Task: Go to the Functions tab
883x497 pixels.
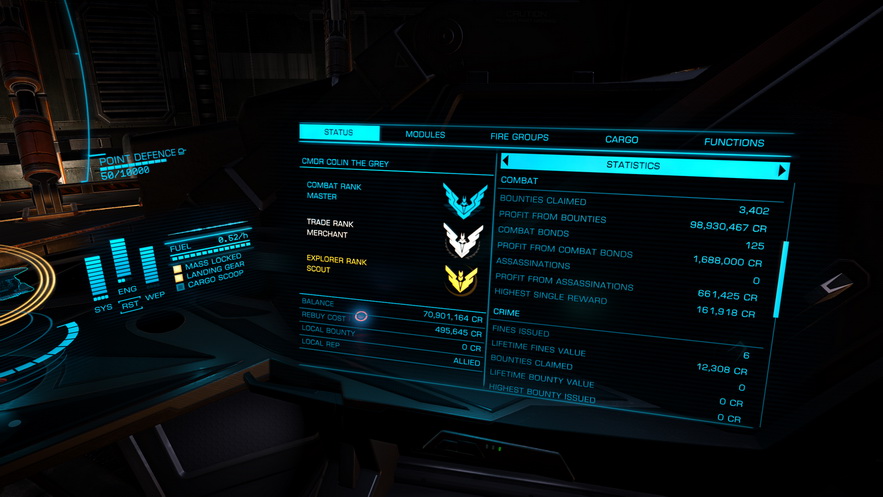Action: (733, 143)
